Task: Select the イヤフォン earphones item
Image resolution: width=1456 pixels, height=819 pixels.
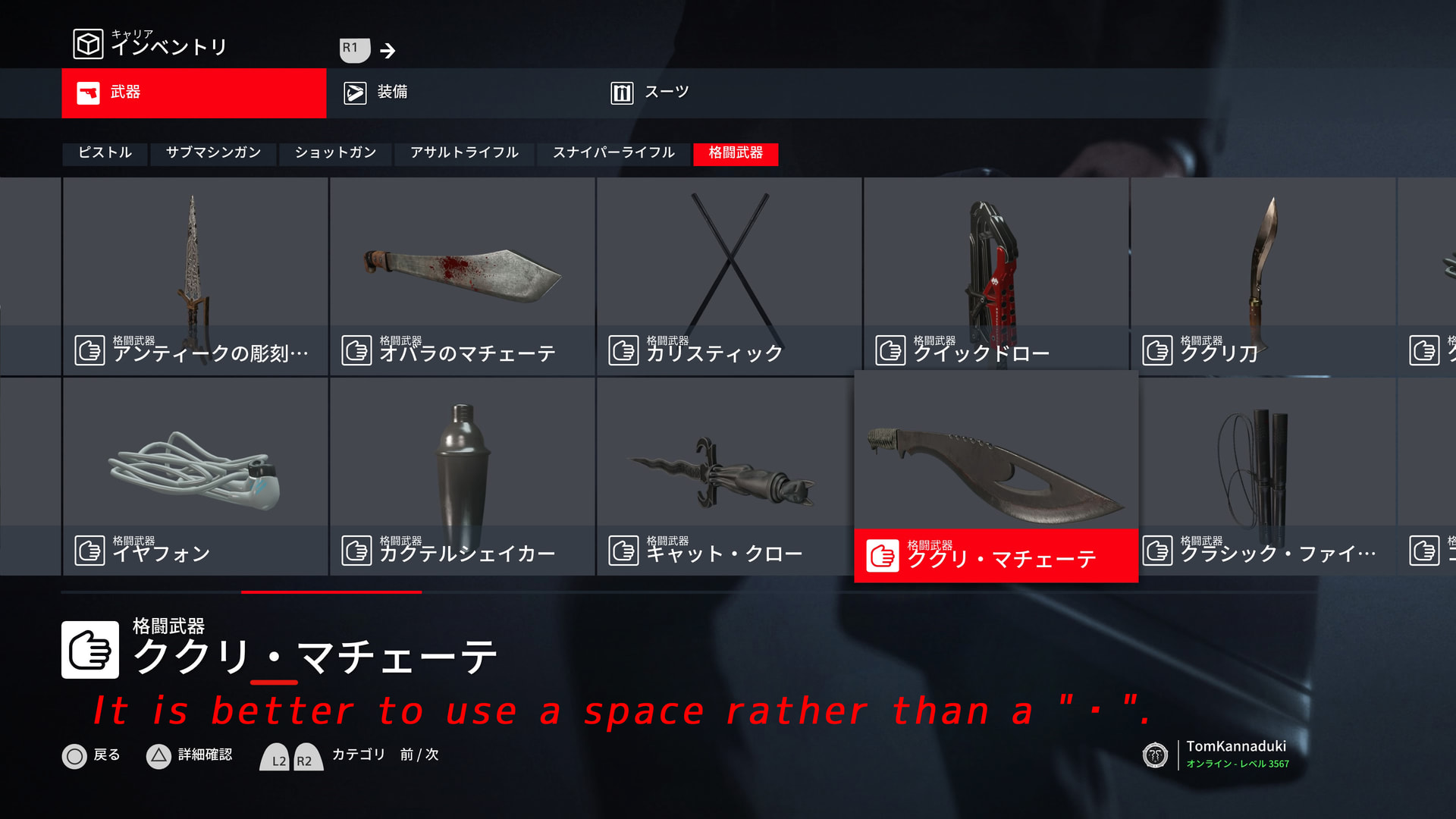Action: 196,476
